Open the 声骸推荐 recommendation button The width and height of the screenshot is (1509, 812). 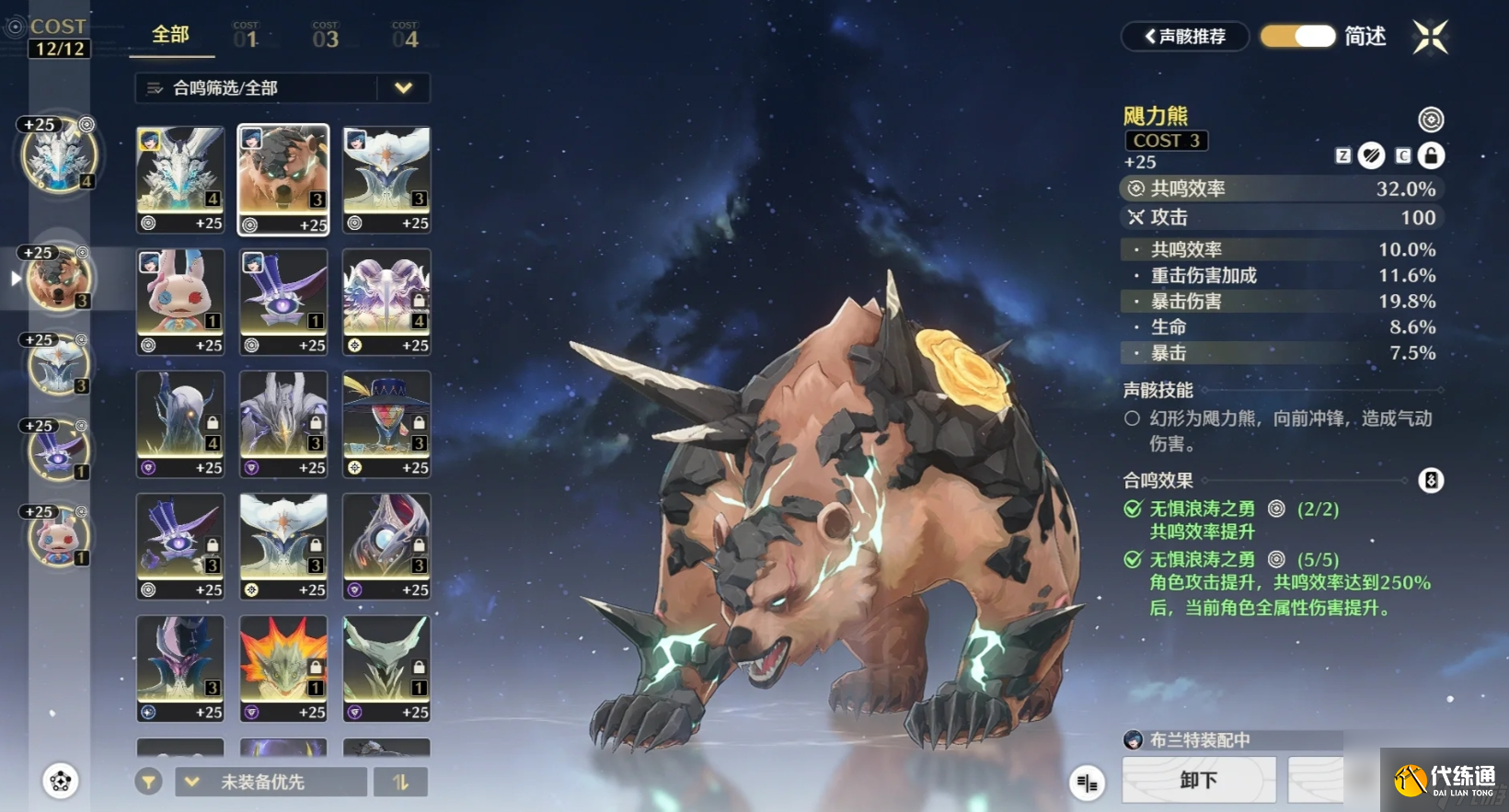coord(1184,37)
